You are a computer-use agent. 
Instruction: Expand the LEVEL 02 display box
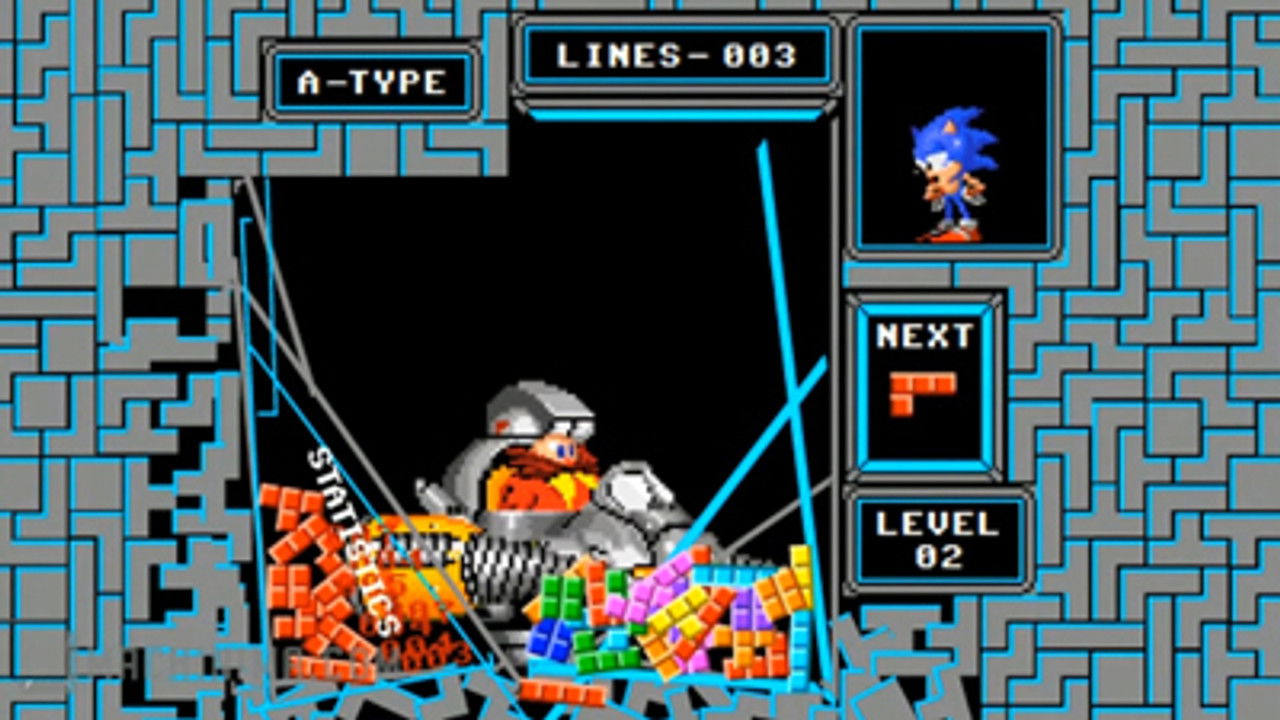[x=936, y=540]
